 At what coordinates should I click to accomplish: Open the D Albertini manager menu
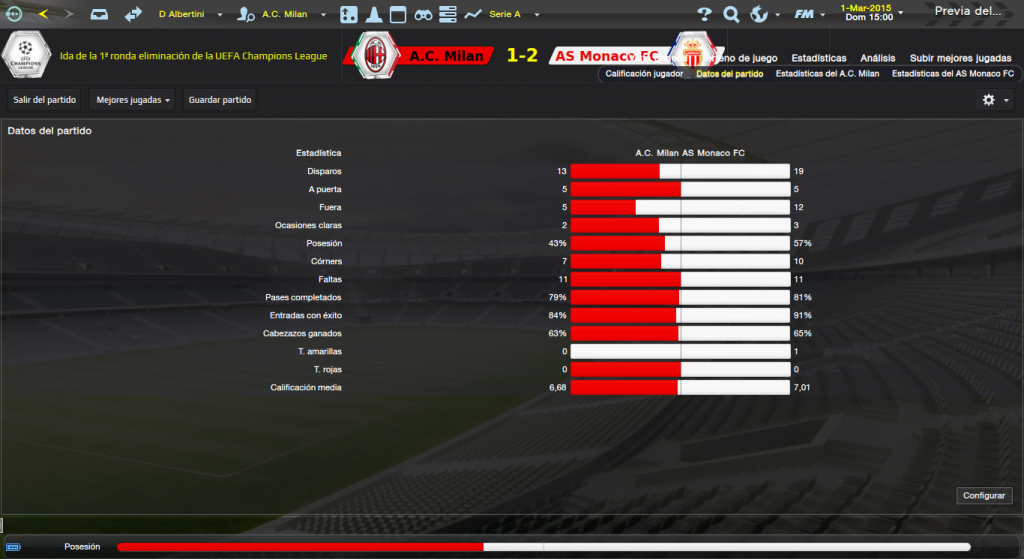coord(188,15)
